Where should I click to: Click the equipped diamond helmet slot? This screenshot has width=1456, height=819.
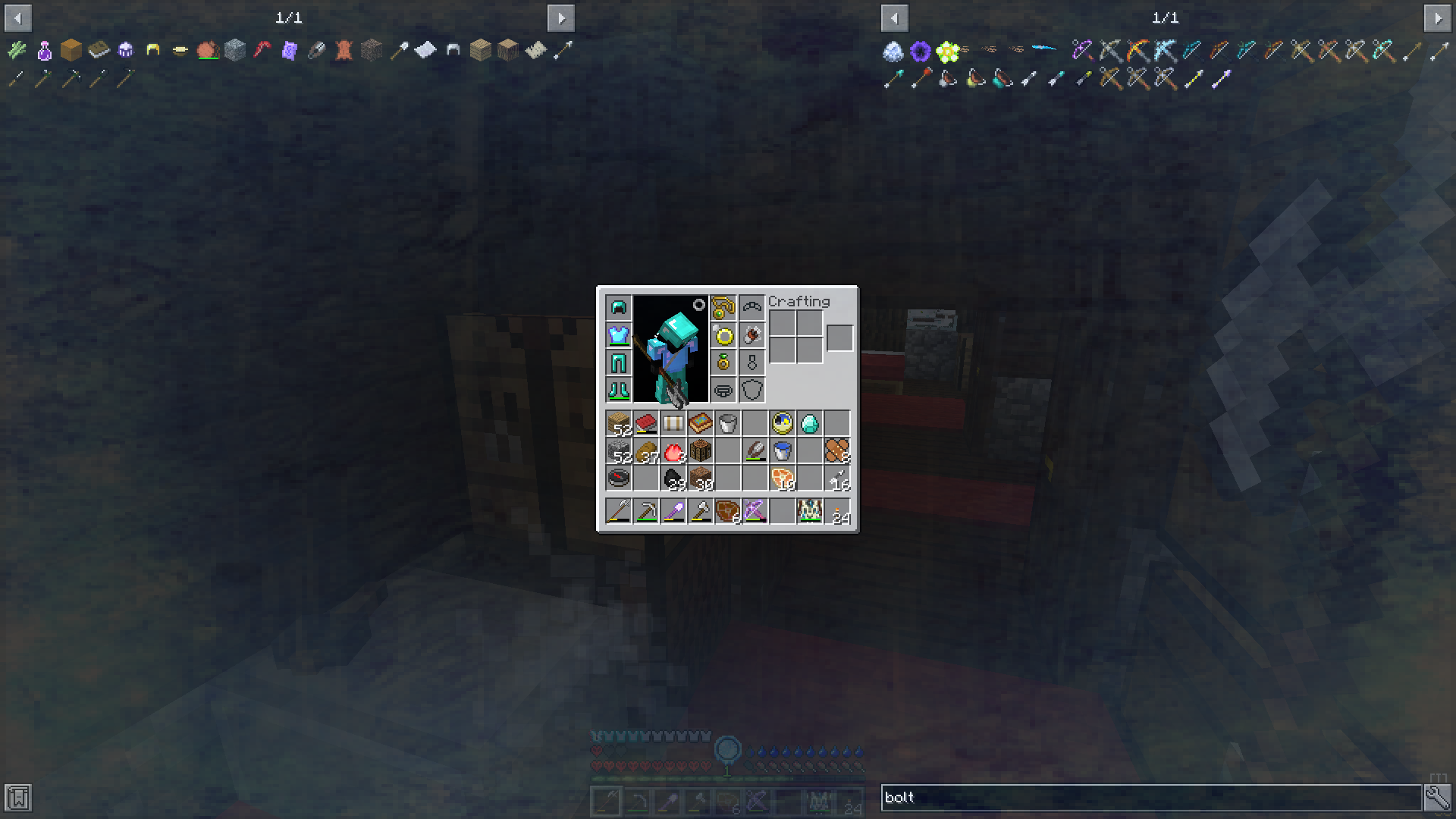[618, 307]
